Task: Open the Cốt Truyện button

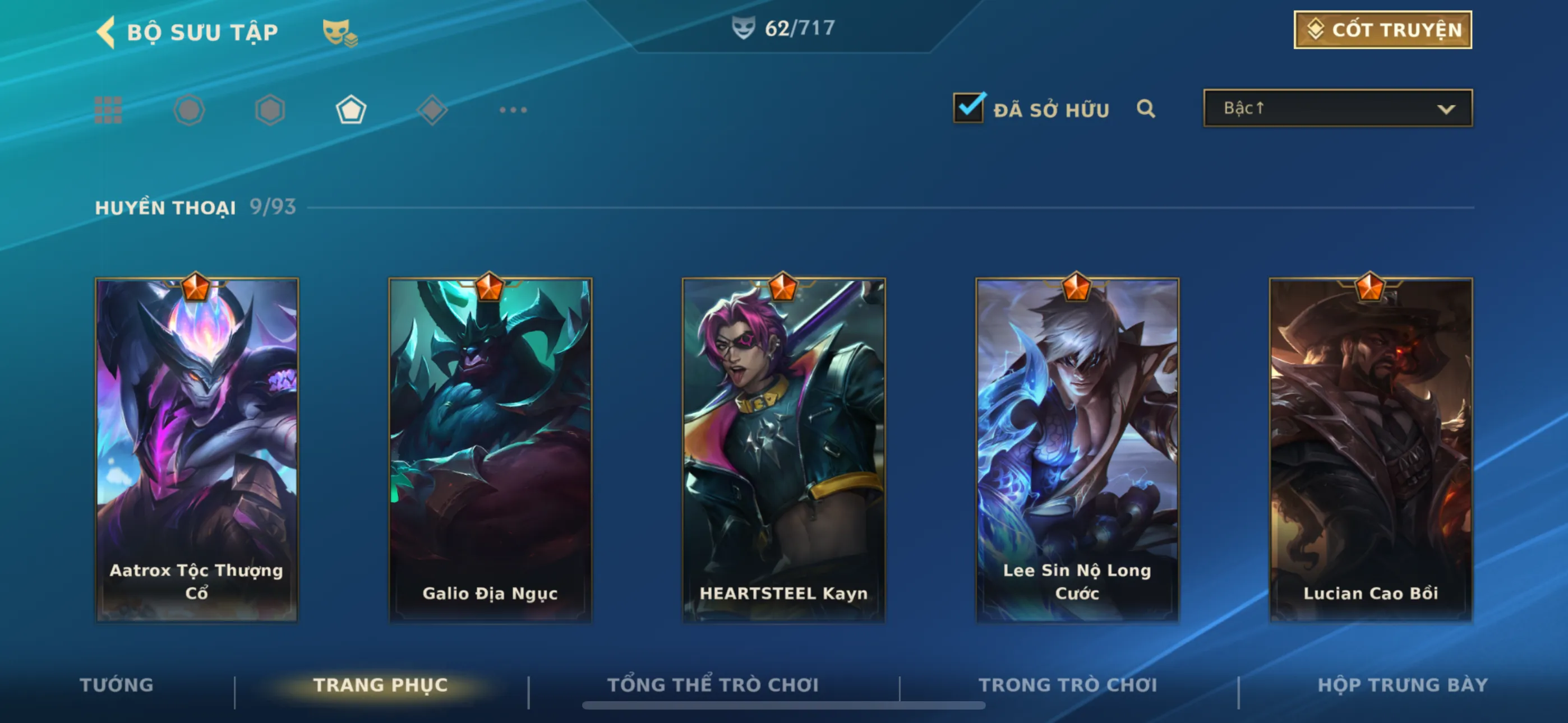Action: tap(1382, 30)
